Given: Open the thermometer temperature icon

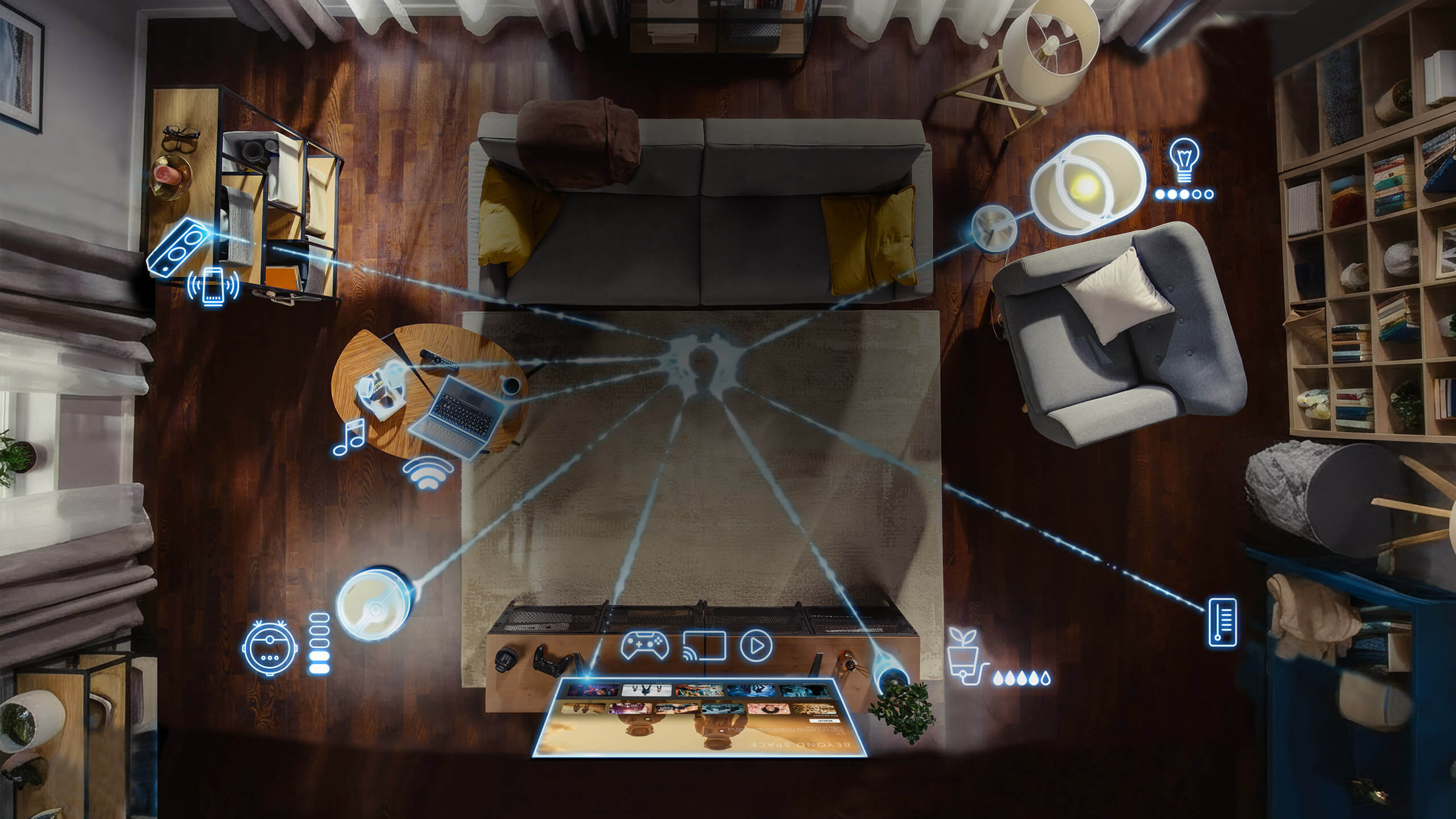Looking at the screenshot, I should 1222,622.
